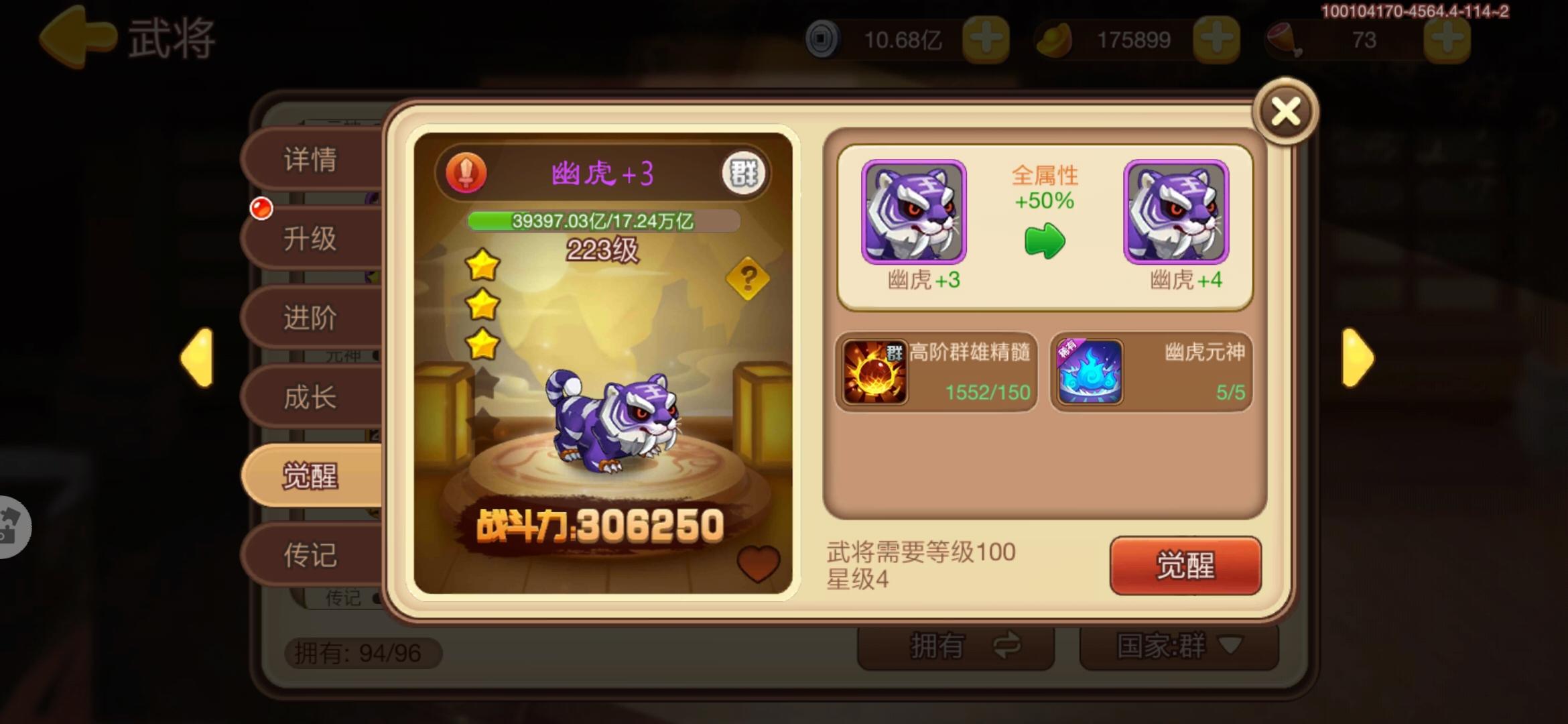Open the question mark hint icon
The width and height of the screenshot is (1568, 724).
[x=749, y=276]
